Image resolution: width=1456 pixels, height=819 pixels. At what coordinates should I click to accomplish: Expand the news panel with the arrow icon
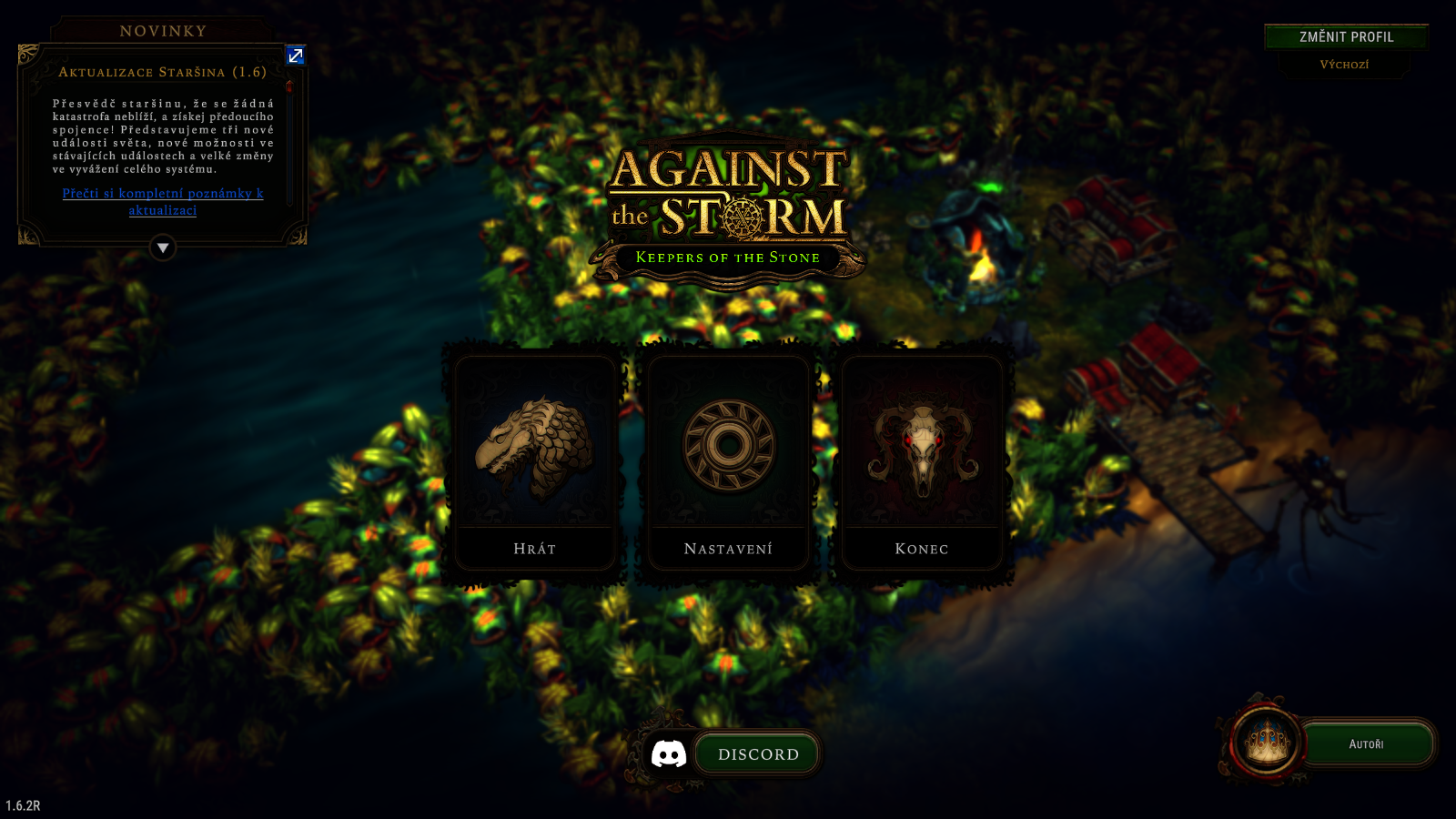tap(296, 56)
